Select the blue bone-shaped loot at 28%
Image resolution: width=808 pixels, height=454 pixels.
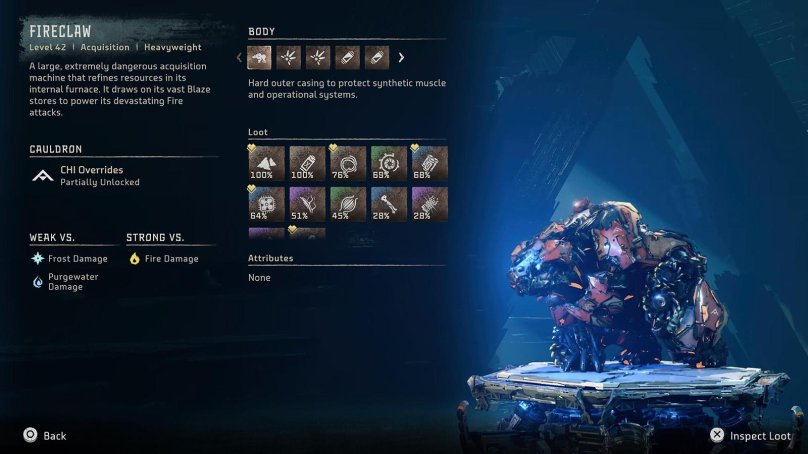(x=389, y=203)
